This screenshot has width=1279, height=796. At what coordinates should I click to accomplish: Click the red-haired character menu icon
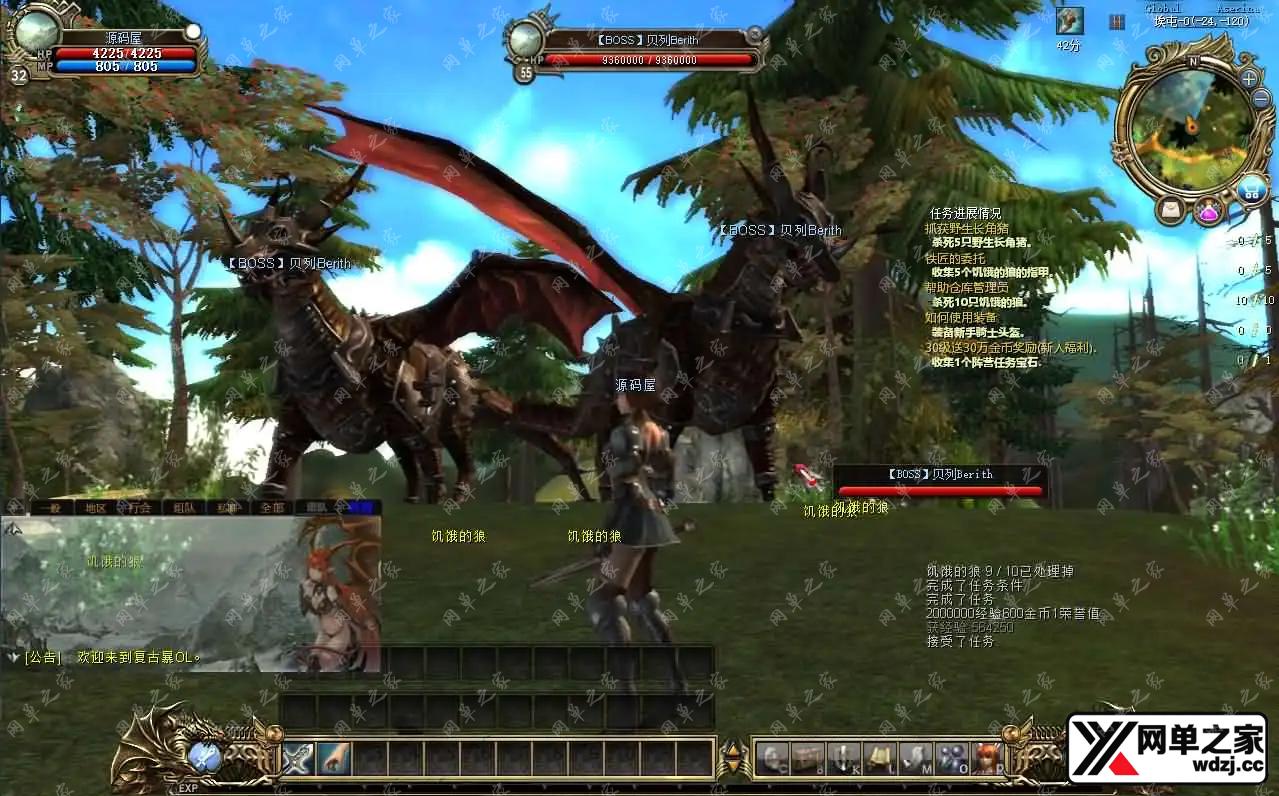click(986, 759)
